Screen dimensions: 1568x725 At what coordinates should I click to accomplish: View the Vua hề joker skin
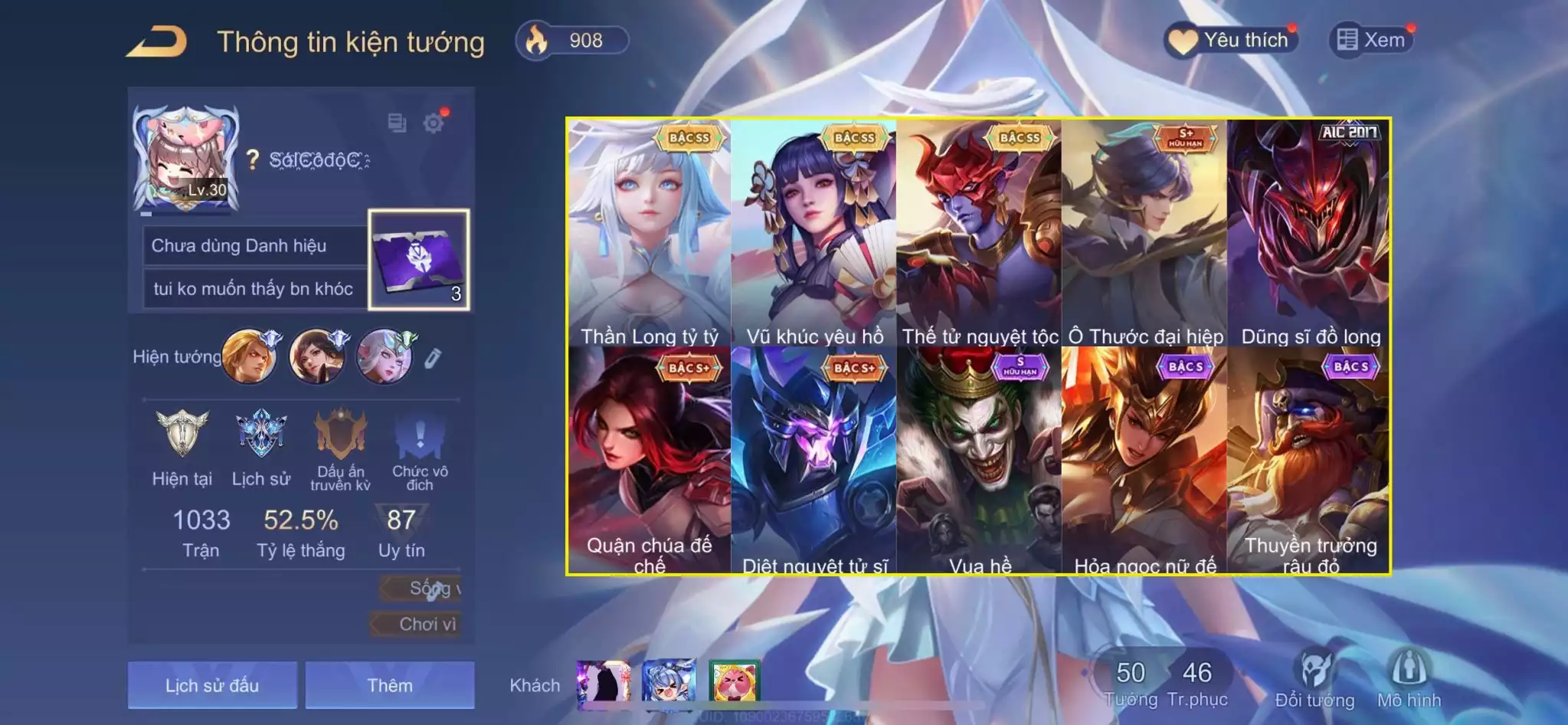[x=980, y=460]
